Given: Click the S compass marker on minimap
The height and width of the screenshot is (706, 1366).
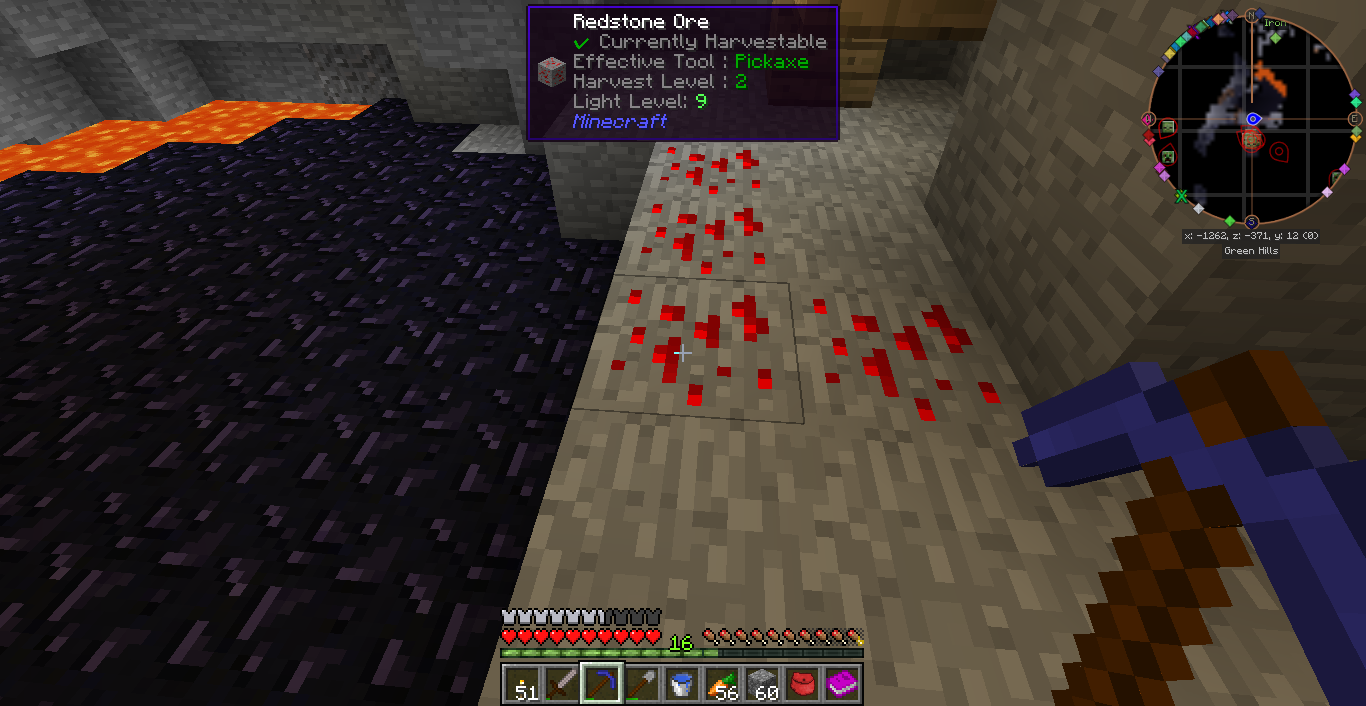Looking at the screenshot, I should [1252, 222].
